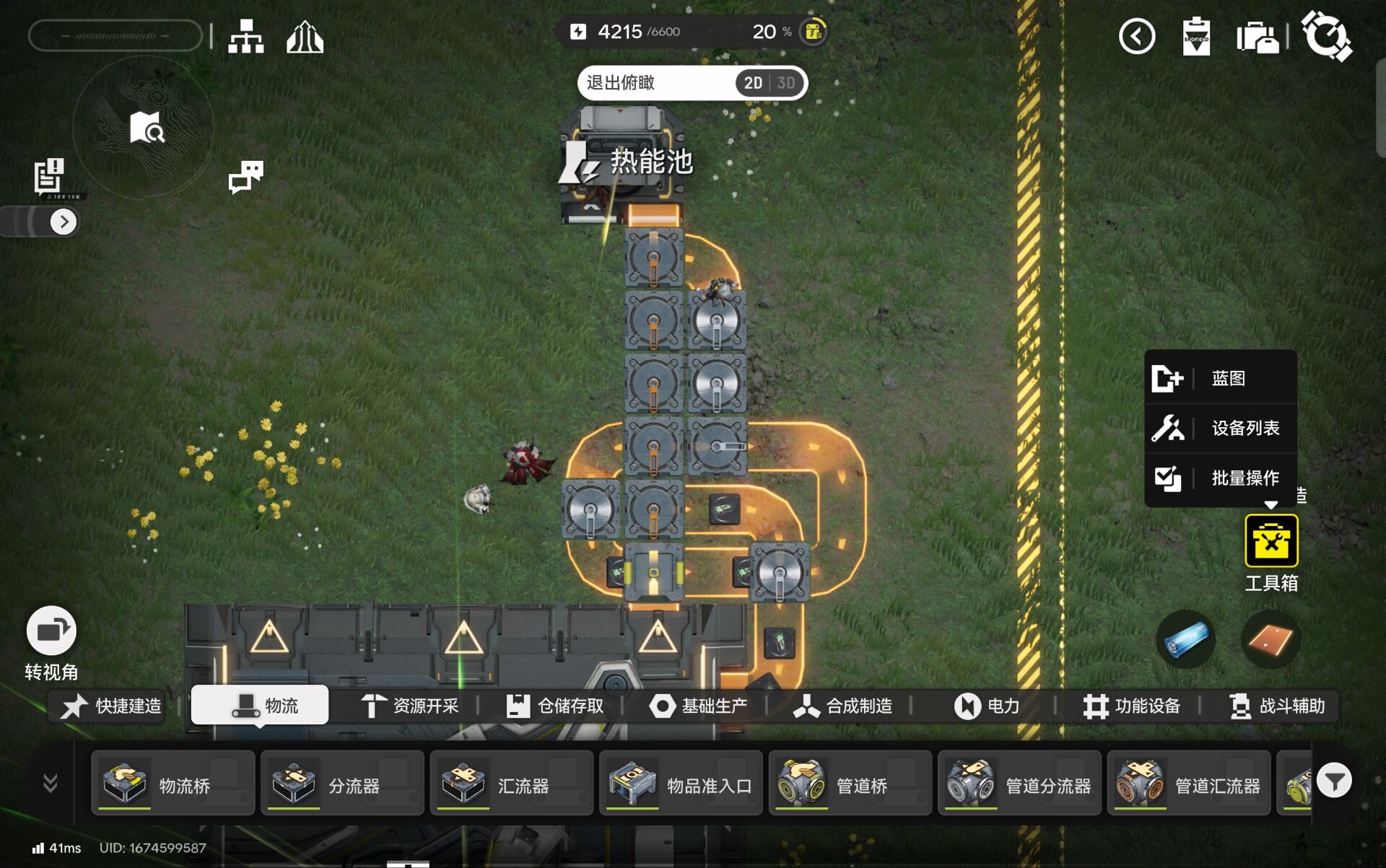
Task: Select the 物流桥 logistics bridge item
Action: point(173,784)
